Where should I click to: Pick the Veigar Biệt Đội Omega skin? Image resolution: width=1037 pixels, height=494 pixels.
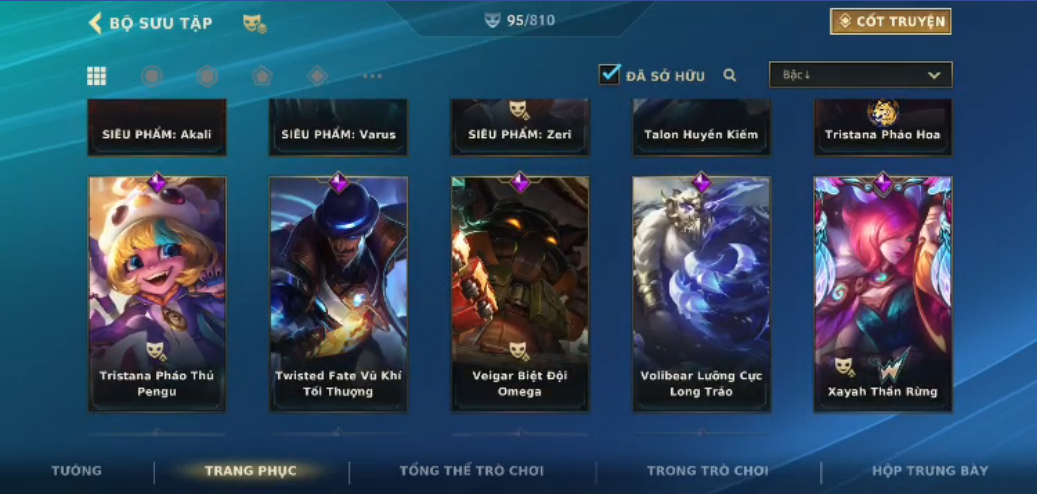[520, 293]
